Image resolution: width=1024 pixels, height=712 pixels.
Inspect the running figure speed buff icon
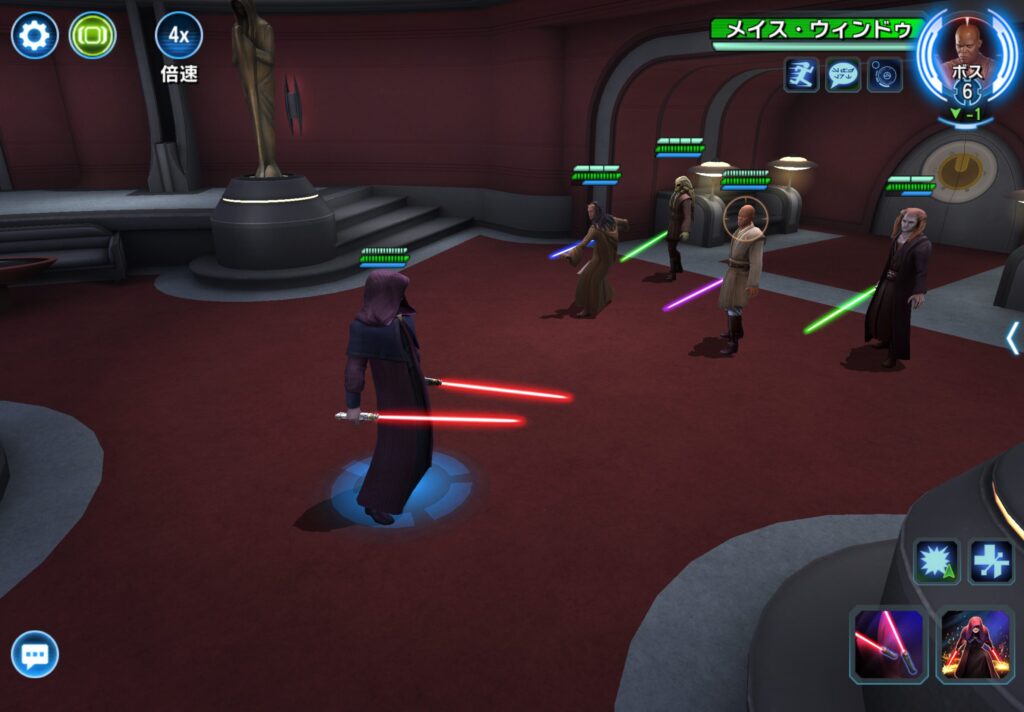click(x=801, y=75)
